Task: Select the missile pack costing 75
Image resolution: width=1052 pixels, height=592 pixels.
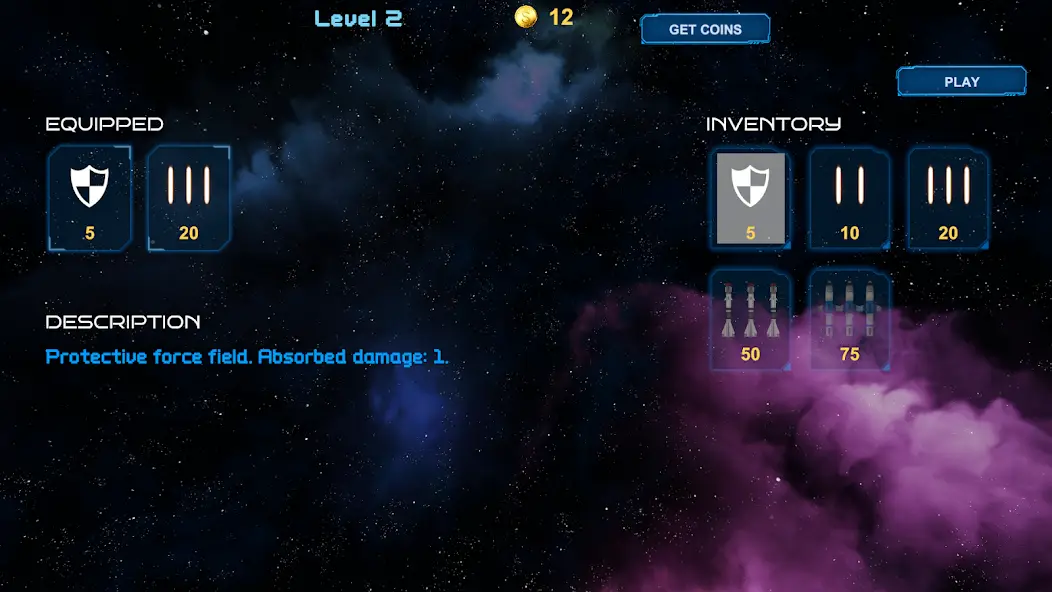Action: pyautogui.click(x=849, y=319)
